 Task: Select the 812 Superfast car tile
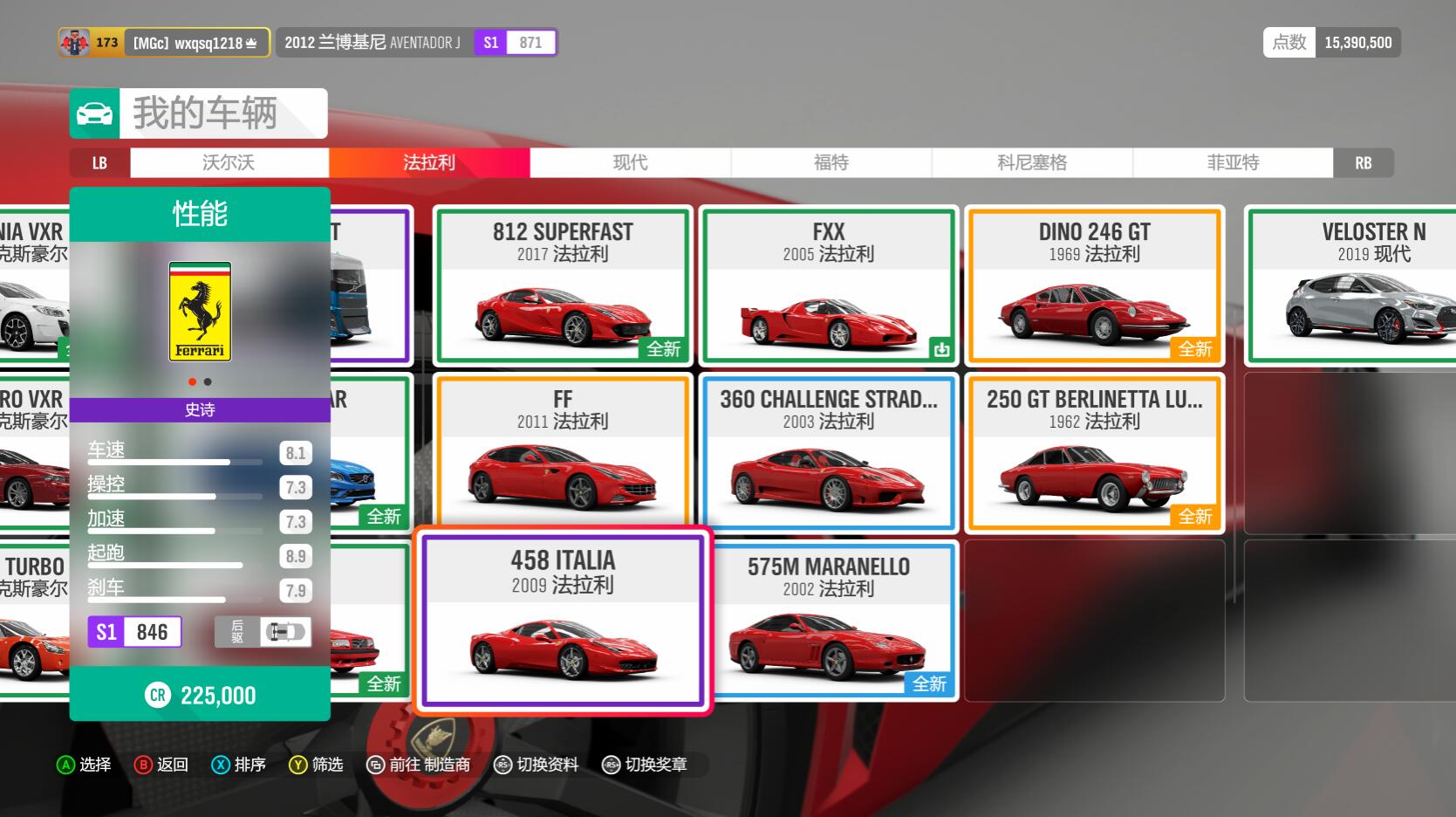(563, 285)
